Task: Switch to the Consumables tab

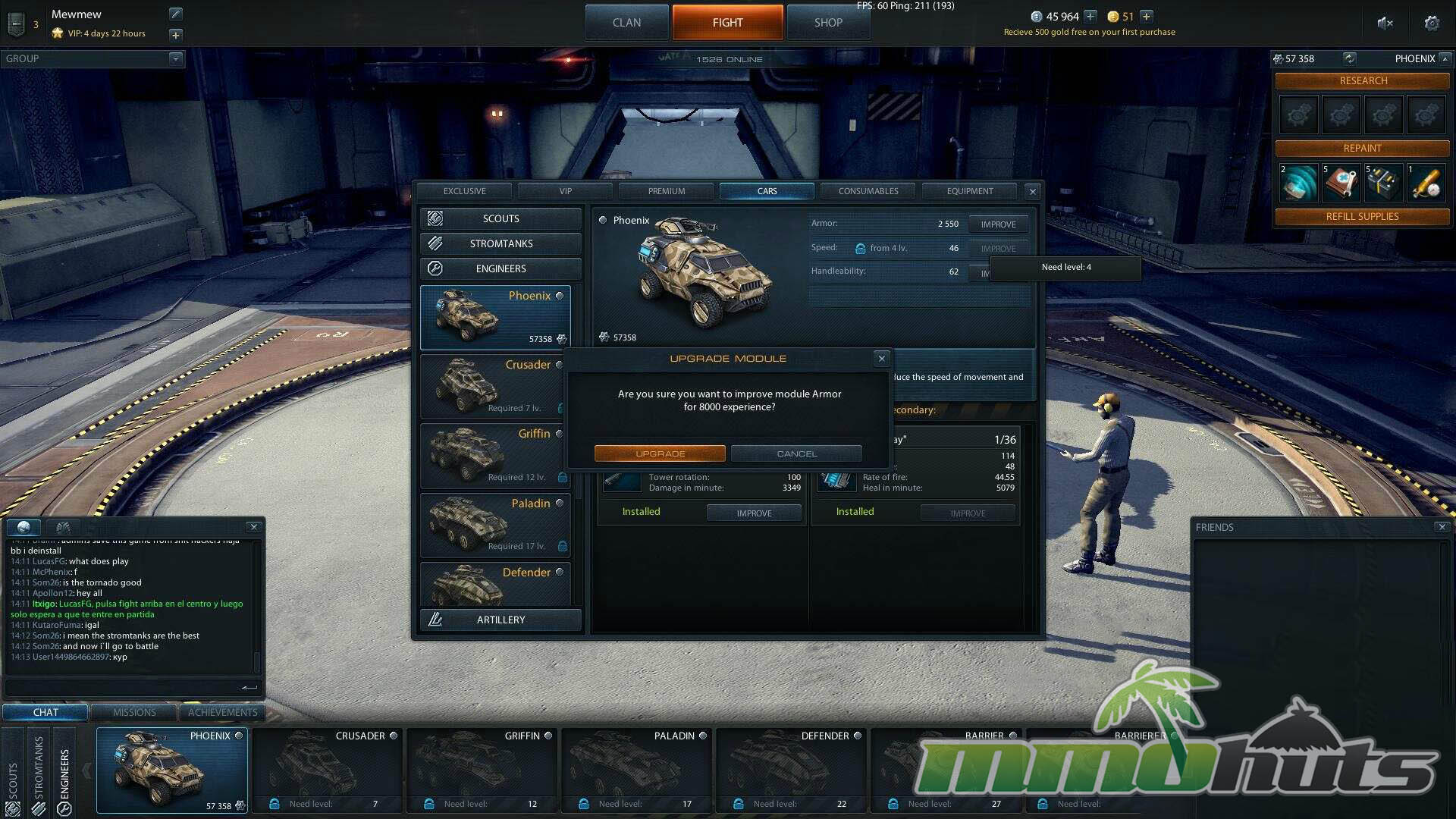Action: (x=868, y=191)
